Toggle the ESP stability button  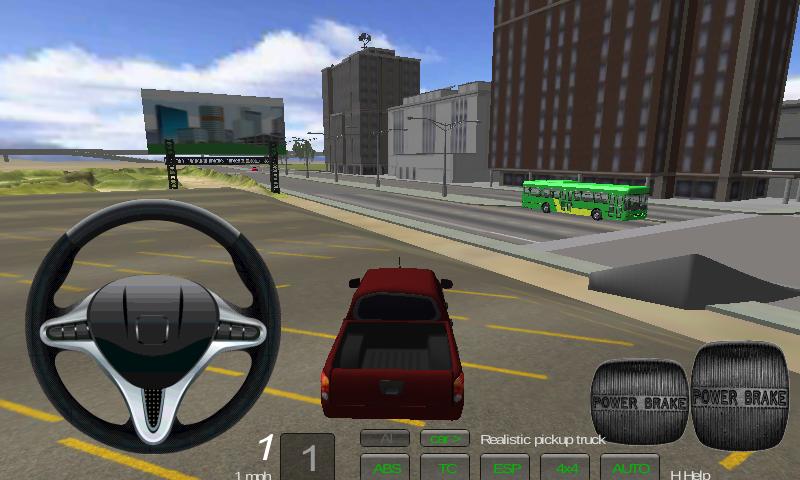coord(505,467)
